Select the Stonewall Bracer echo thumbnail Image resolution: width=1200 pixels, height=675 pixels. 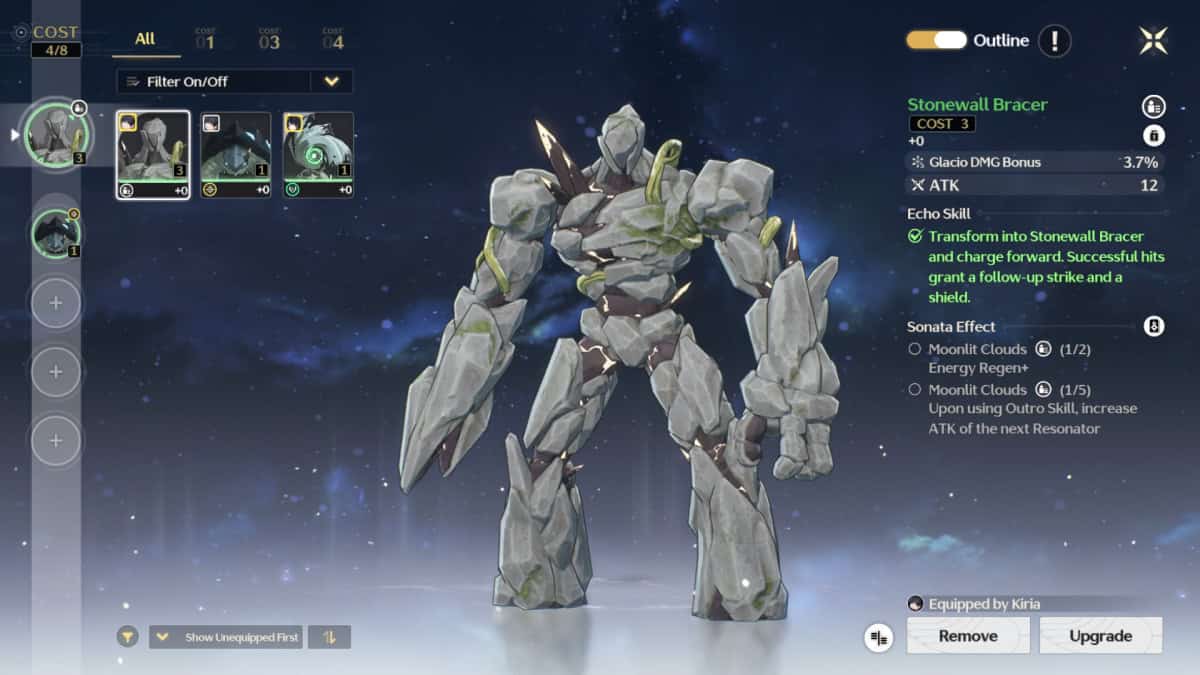point(153,155)
